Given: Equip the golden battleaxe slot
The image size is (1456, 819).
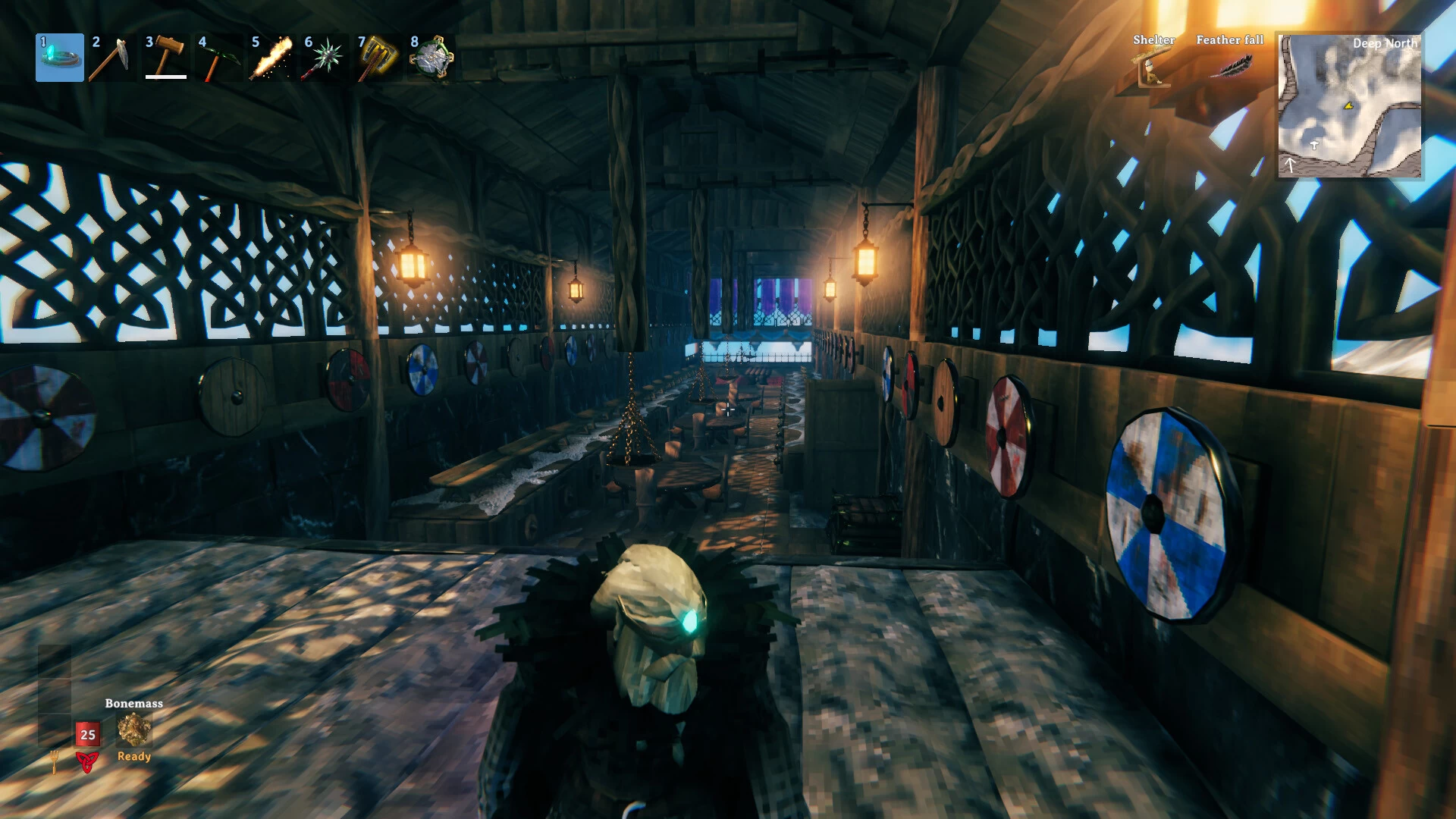Looking at the screenshot, I should coord(377,58).
